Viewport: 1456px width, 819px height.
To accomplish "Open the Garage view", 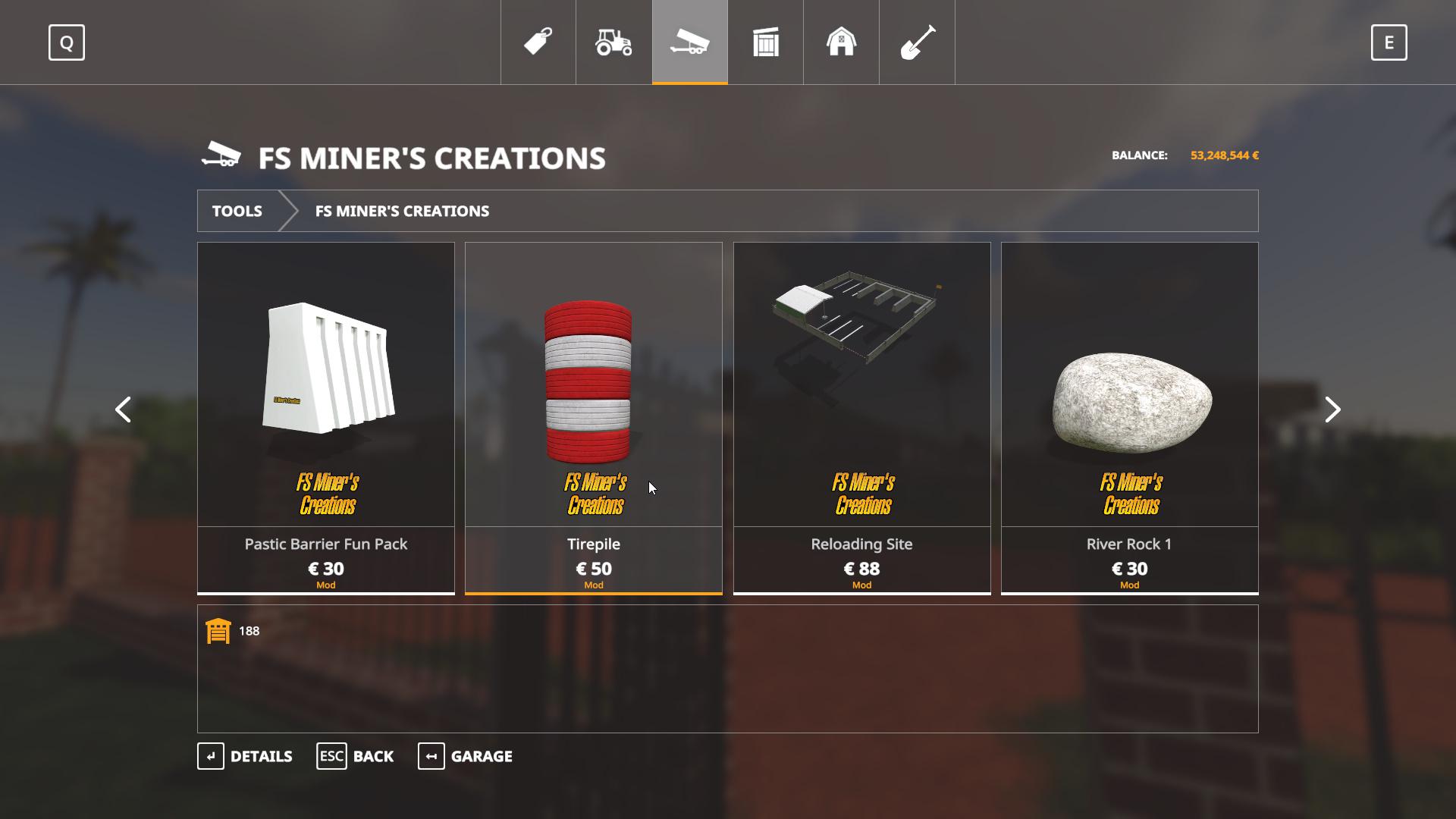I will [x=465, y=756].
